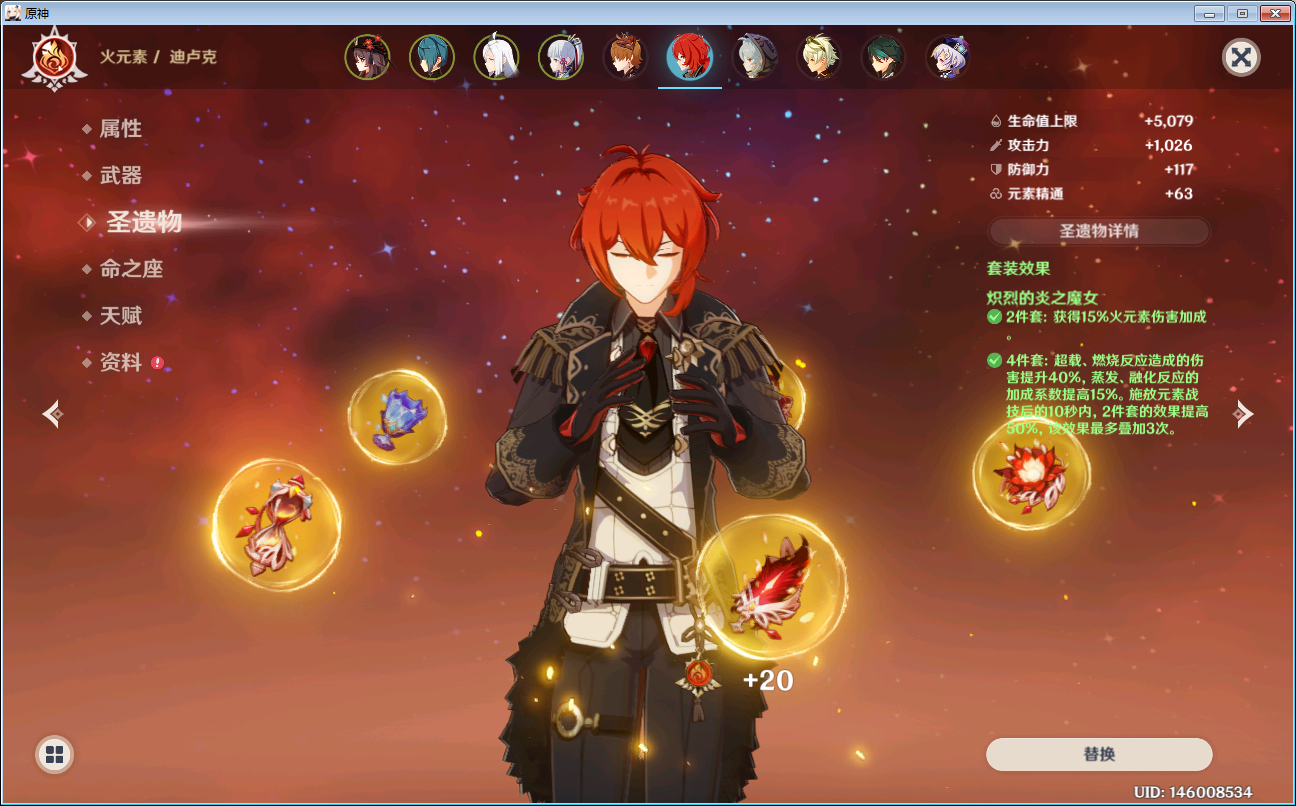
Task: Select the red flower artifact
Action: [1031, 473]
